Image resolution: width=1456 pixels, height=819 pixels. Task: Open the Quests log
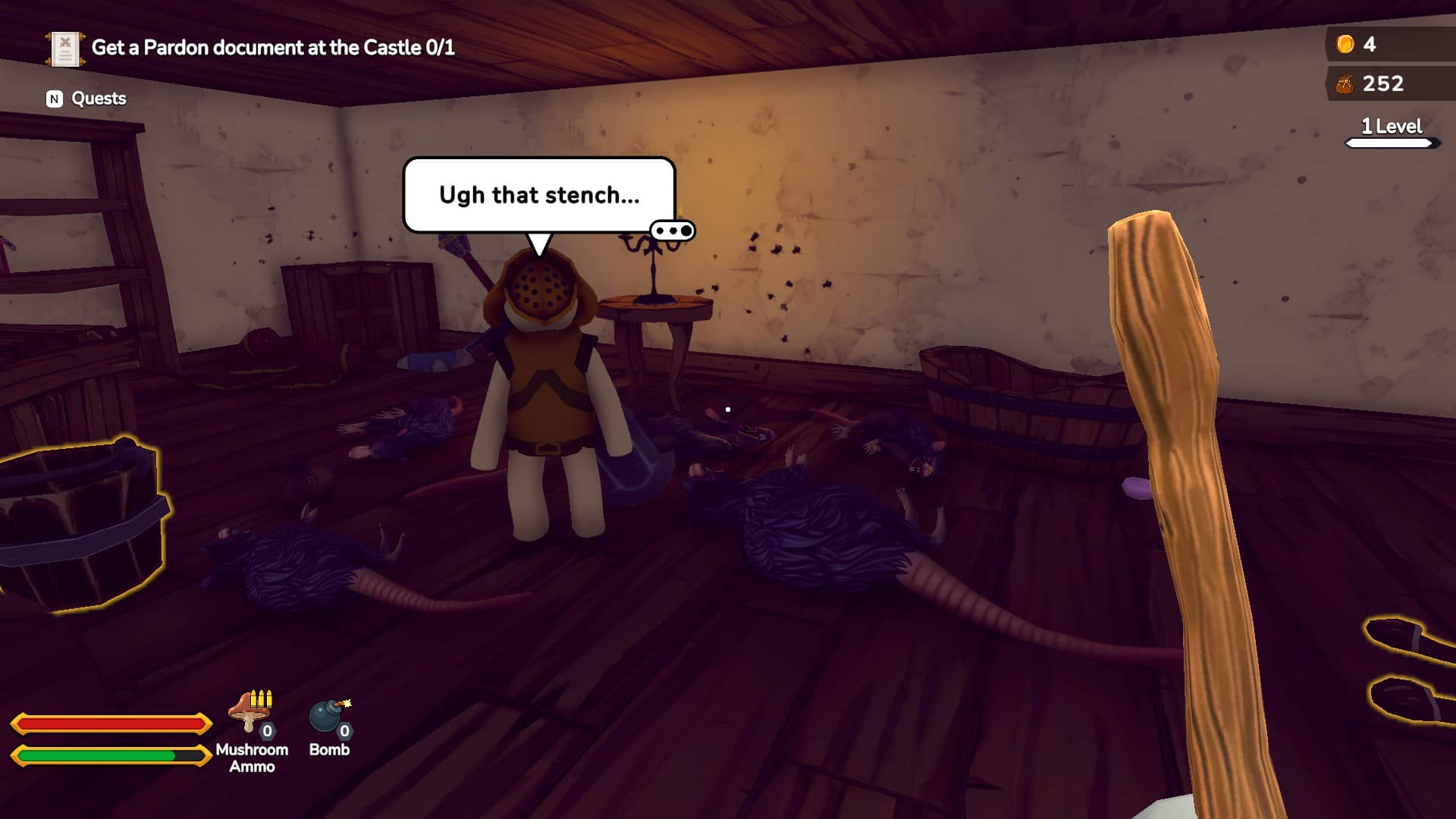pyautogui.click(x=86, y=99)
